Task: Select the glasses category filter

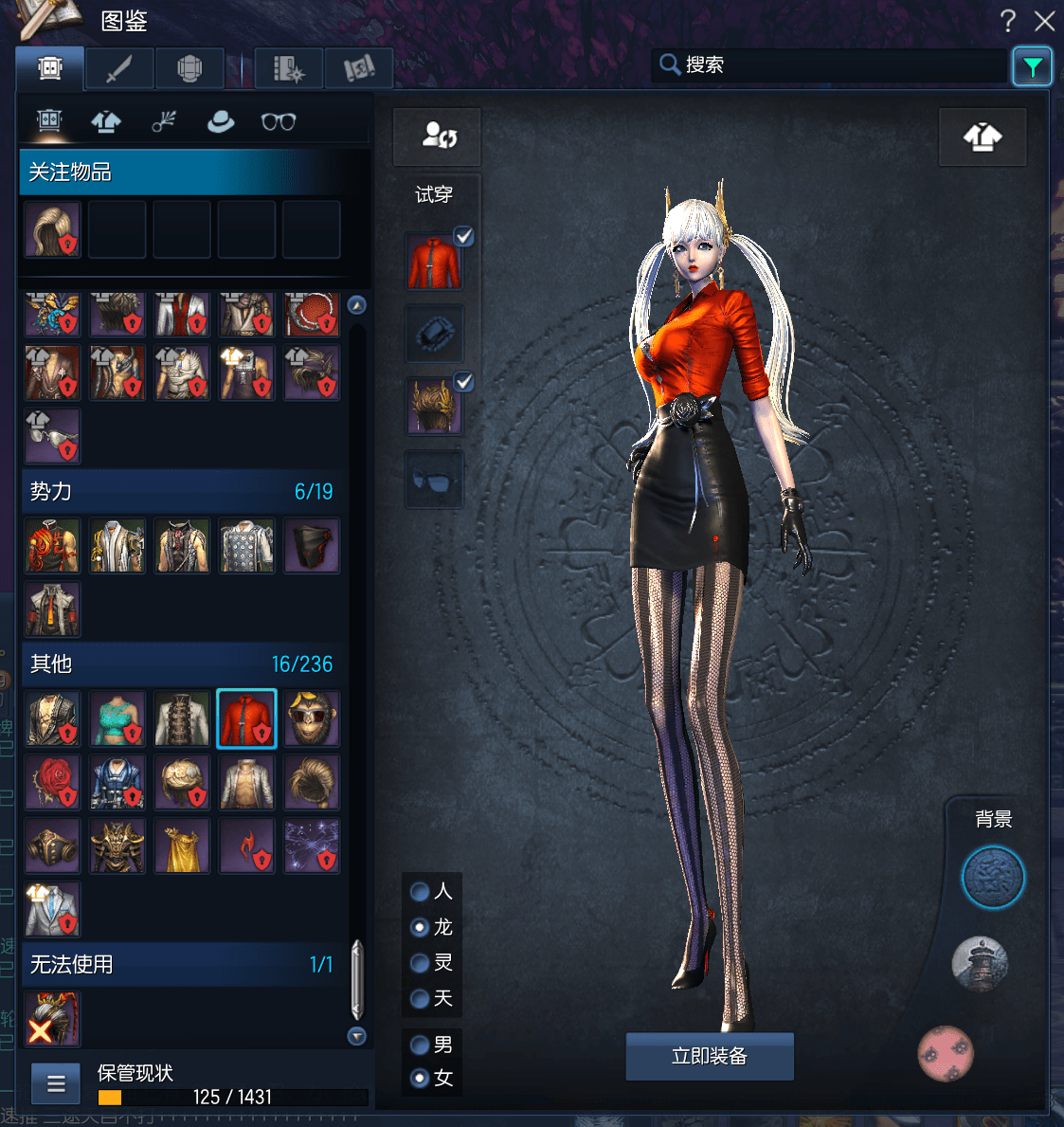Action: [279, 121]
